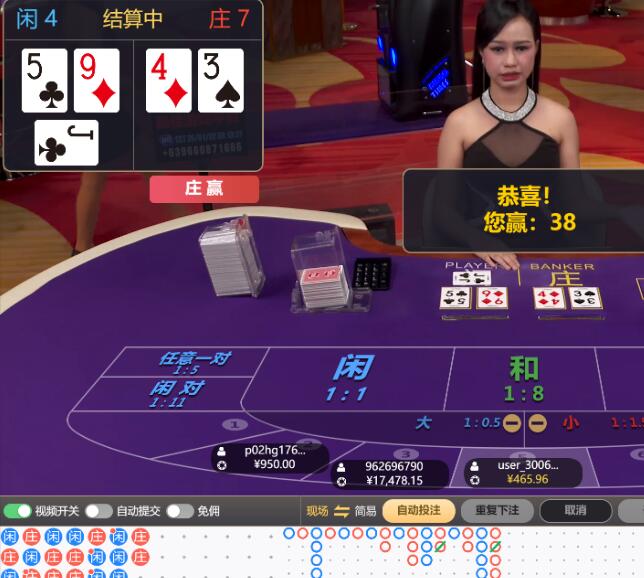Bet on 闲对 (Player pair) 1:11
Image resolution: width=644 pixels, height=578 pixels.
[x=177, y=392]
